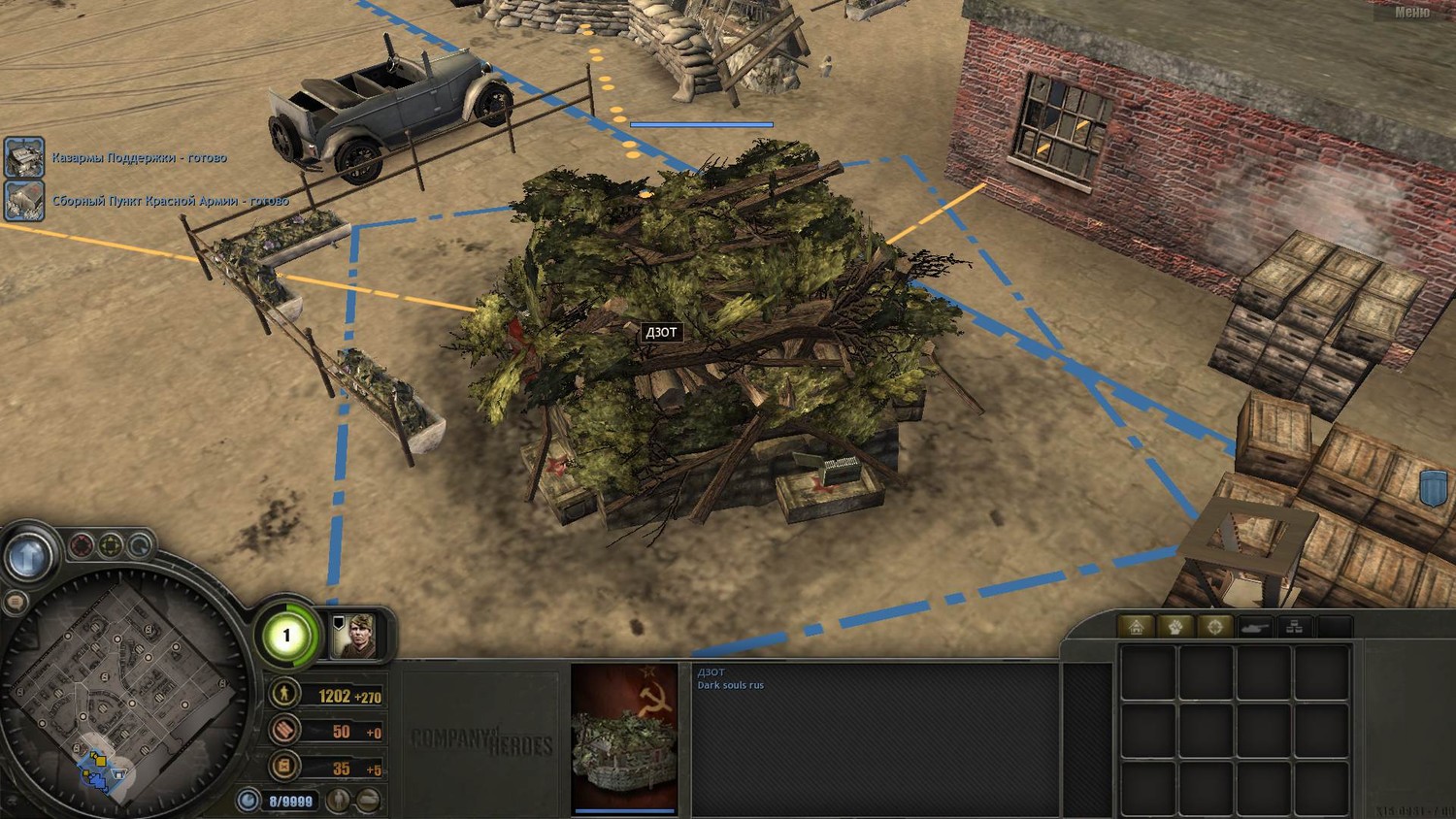
Task: Click the ДЗОТ bunker portrait thumbnail
Action: pyautogui.click(x=624, y=736)
